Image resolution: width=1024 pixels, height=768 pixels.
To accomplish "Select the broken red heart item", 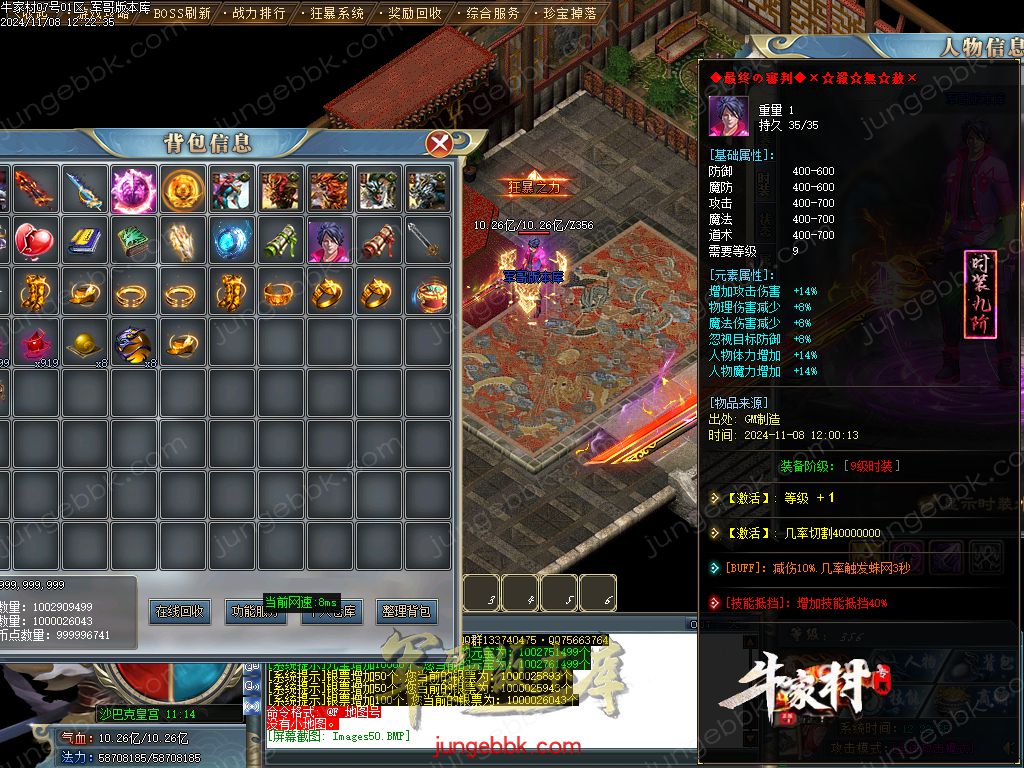I will click(x=36, y=241).
